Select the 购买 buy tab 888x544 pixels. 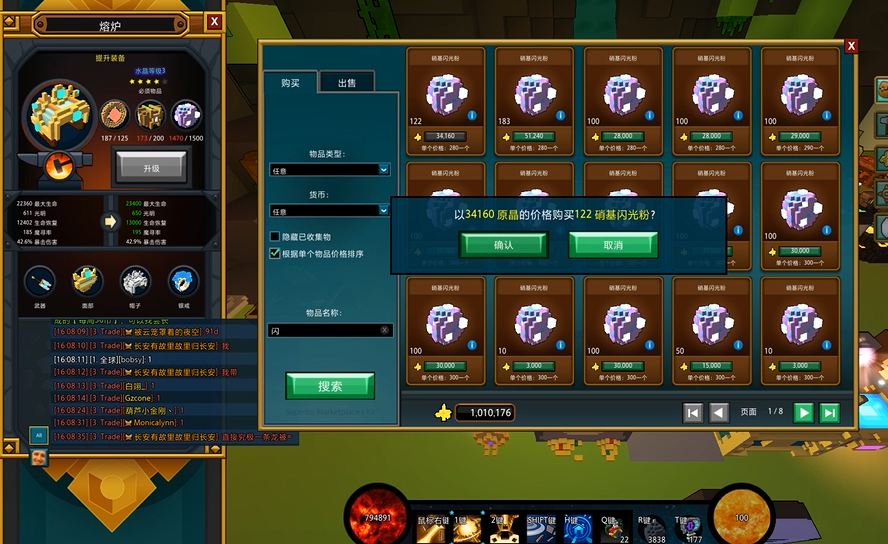(289, 83)
